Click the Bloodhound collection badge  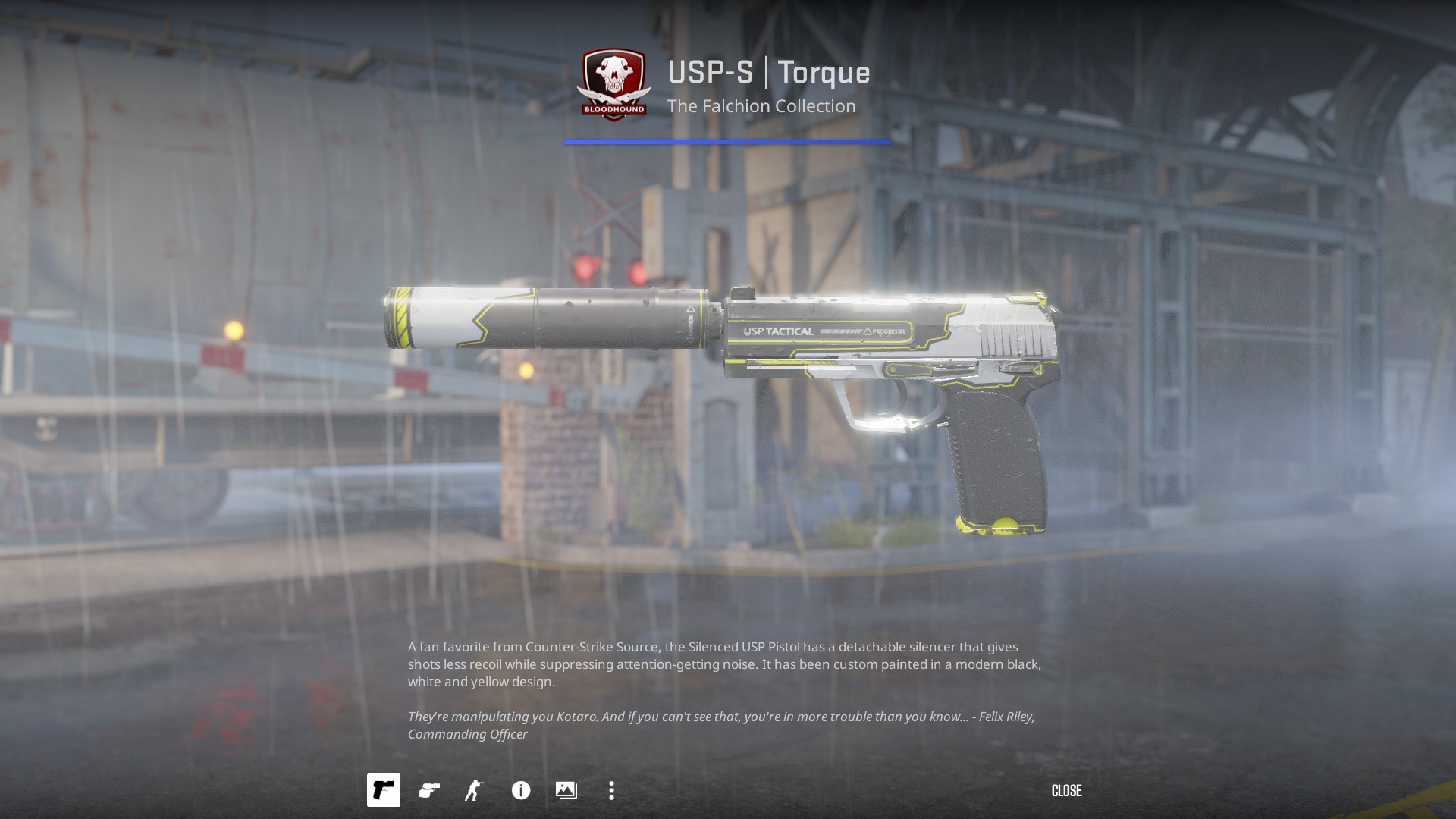pos(614,85)
